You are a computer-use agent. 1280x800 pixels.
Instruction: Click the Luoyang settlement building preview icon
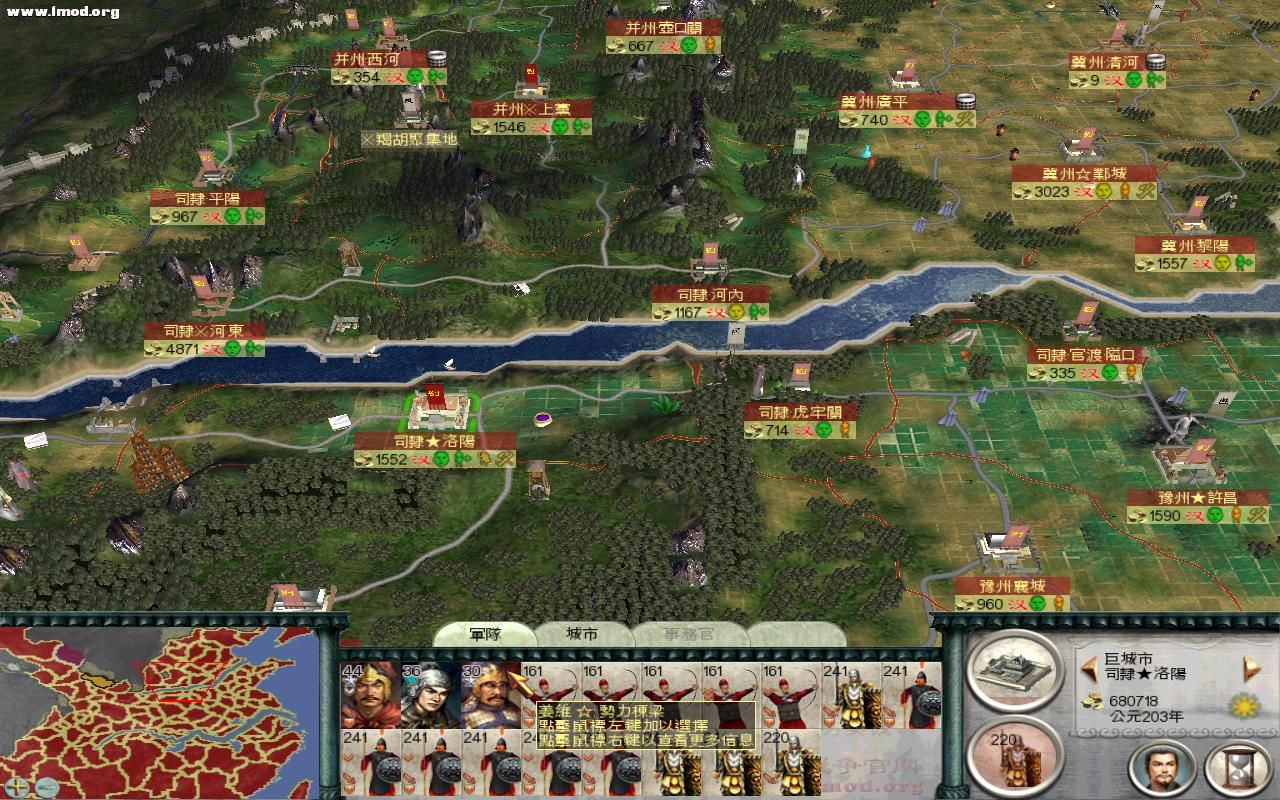pos(1015,672)
